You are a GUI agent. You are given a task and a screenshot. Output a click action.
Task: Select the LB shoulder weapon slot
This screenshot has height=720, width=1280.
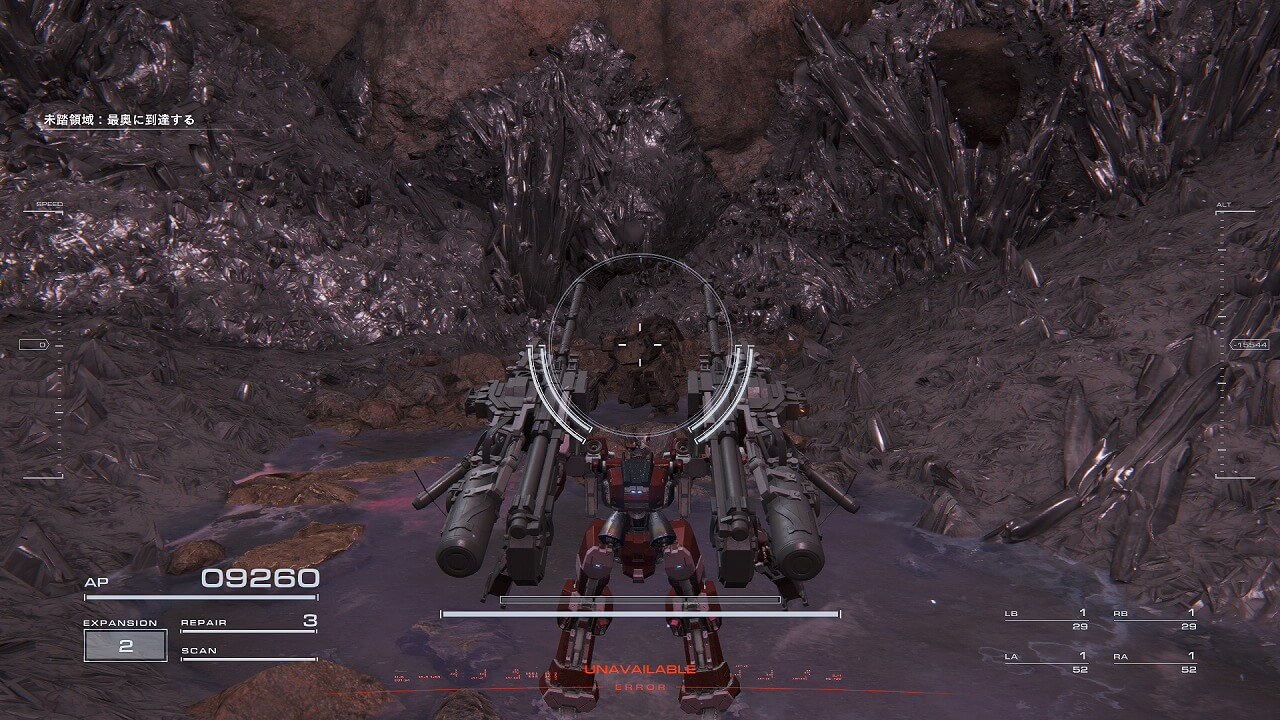(1046, 619)
